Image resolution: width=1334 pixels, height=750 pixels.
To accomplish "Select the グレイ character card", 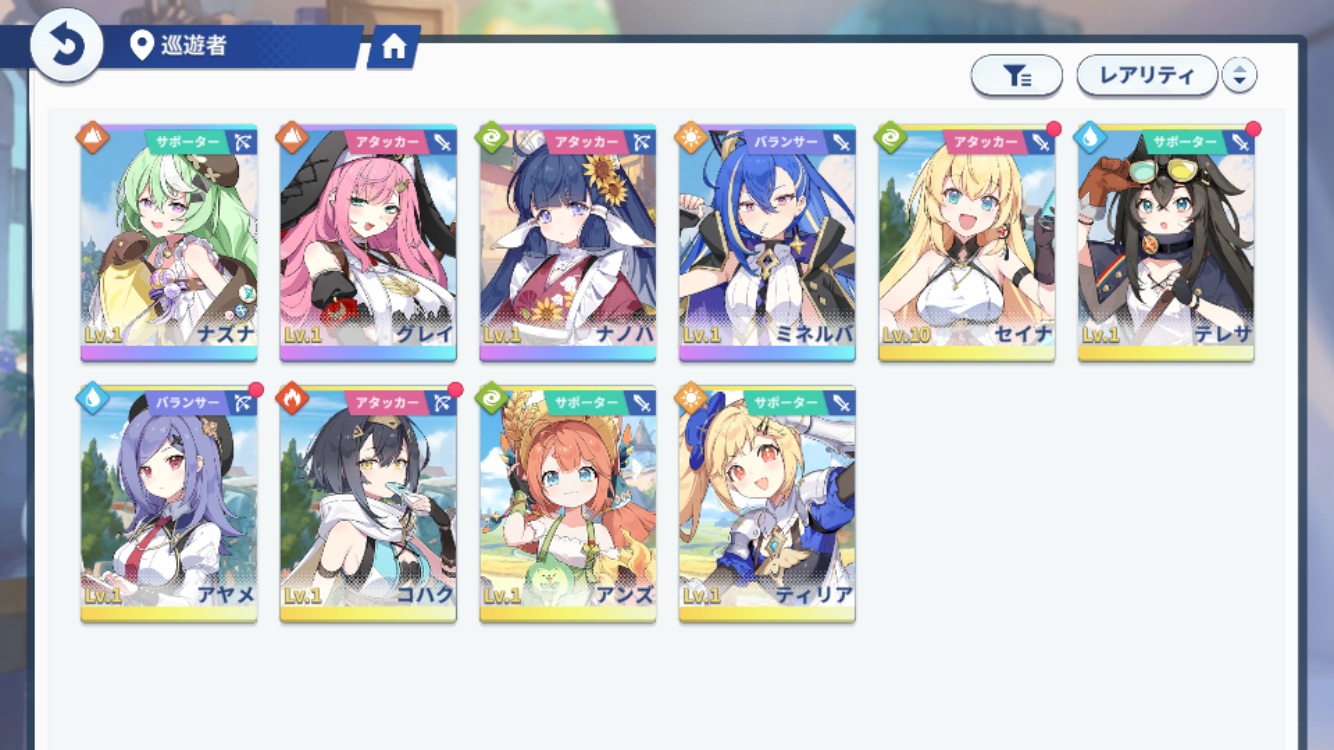I will [368, 242].
